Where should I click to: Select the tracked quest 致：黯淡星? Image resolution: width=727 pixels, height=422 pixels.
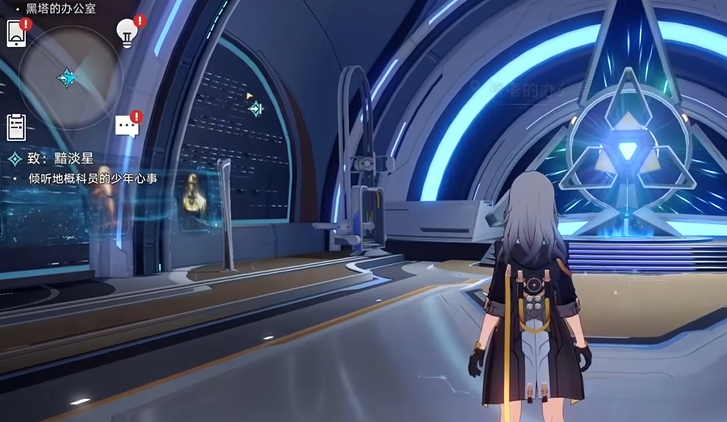60,159
